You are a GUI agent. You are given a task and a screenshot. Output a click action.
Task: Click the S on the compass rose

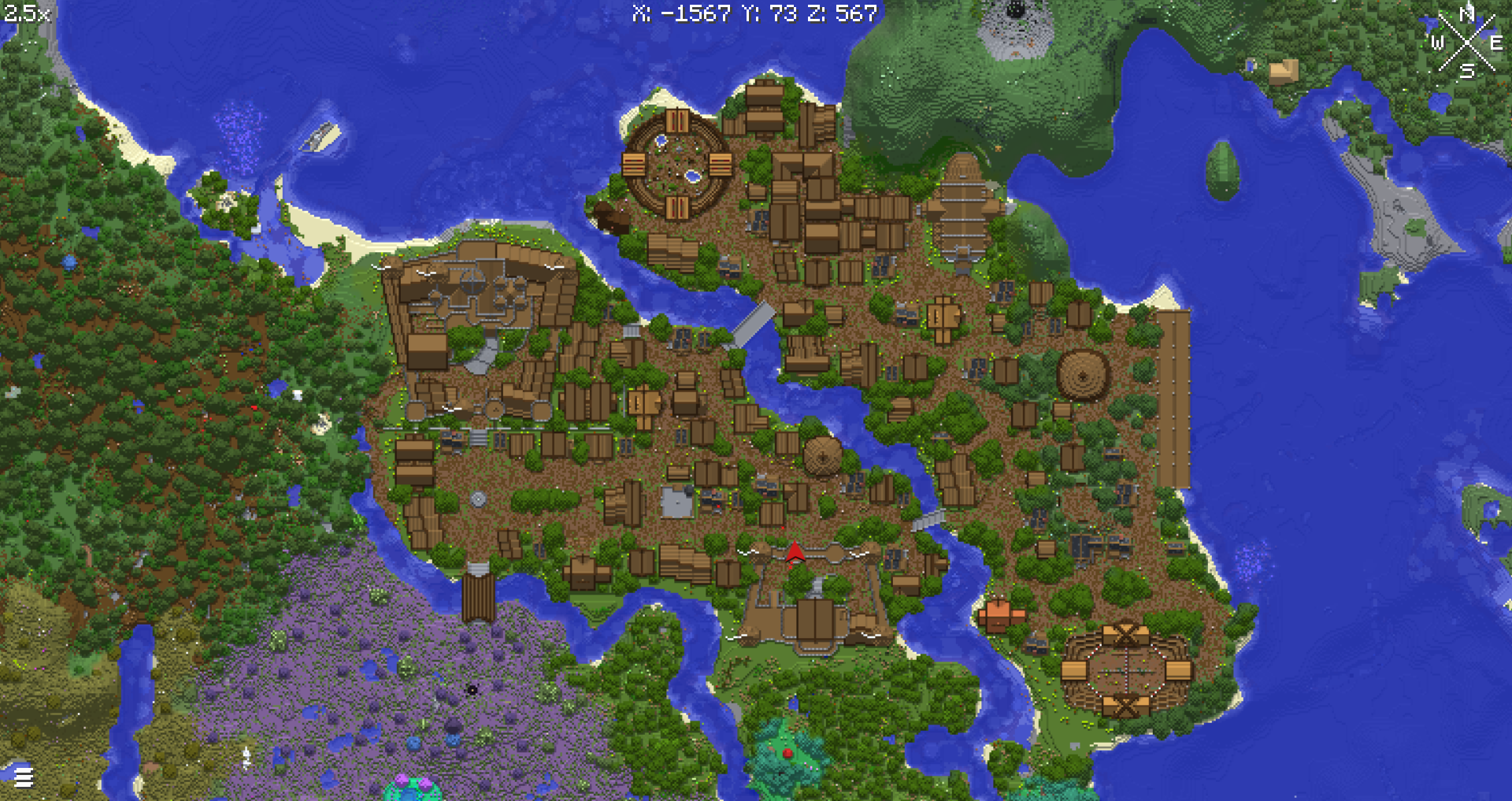(1466, 70)
